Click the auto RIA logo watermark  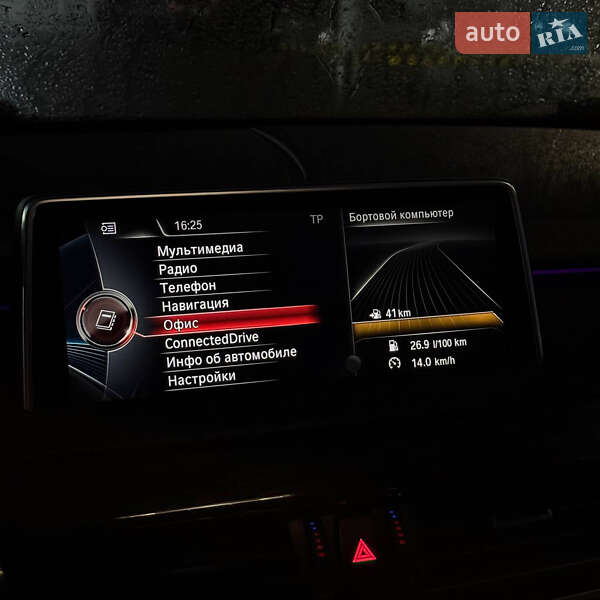(x=521, y=33)
